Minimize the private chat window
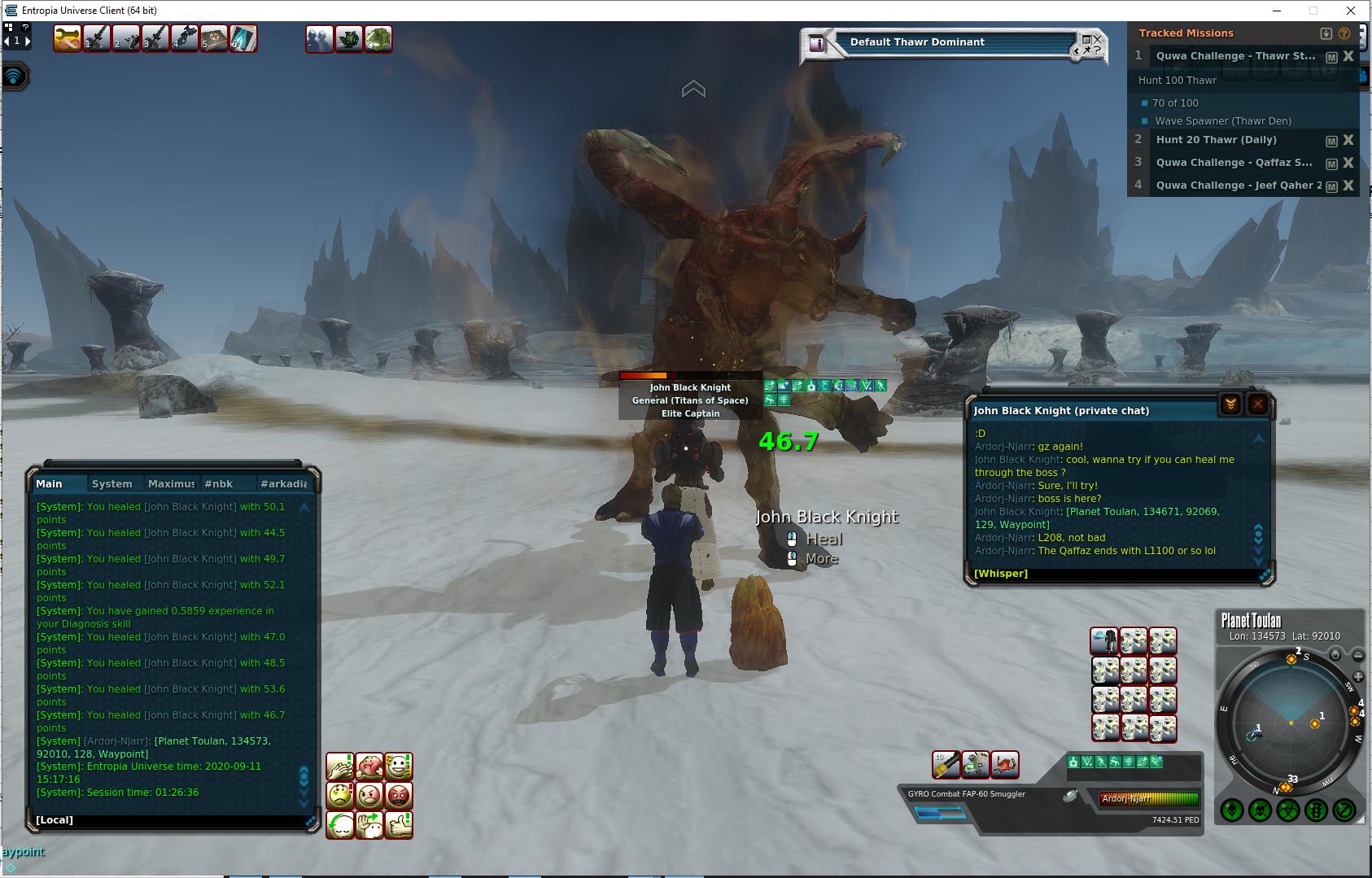Image resolution: width=1372 pixels, height=878 pixels. click(1230, 404)
